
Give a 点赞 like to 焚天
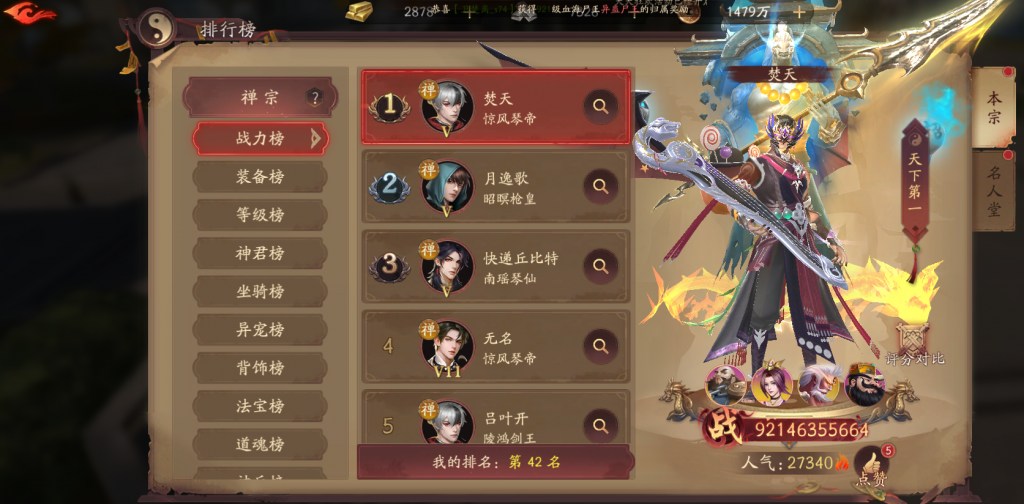pyautogui.click(x=872, y=466)
